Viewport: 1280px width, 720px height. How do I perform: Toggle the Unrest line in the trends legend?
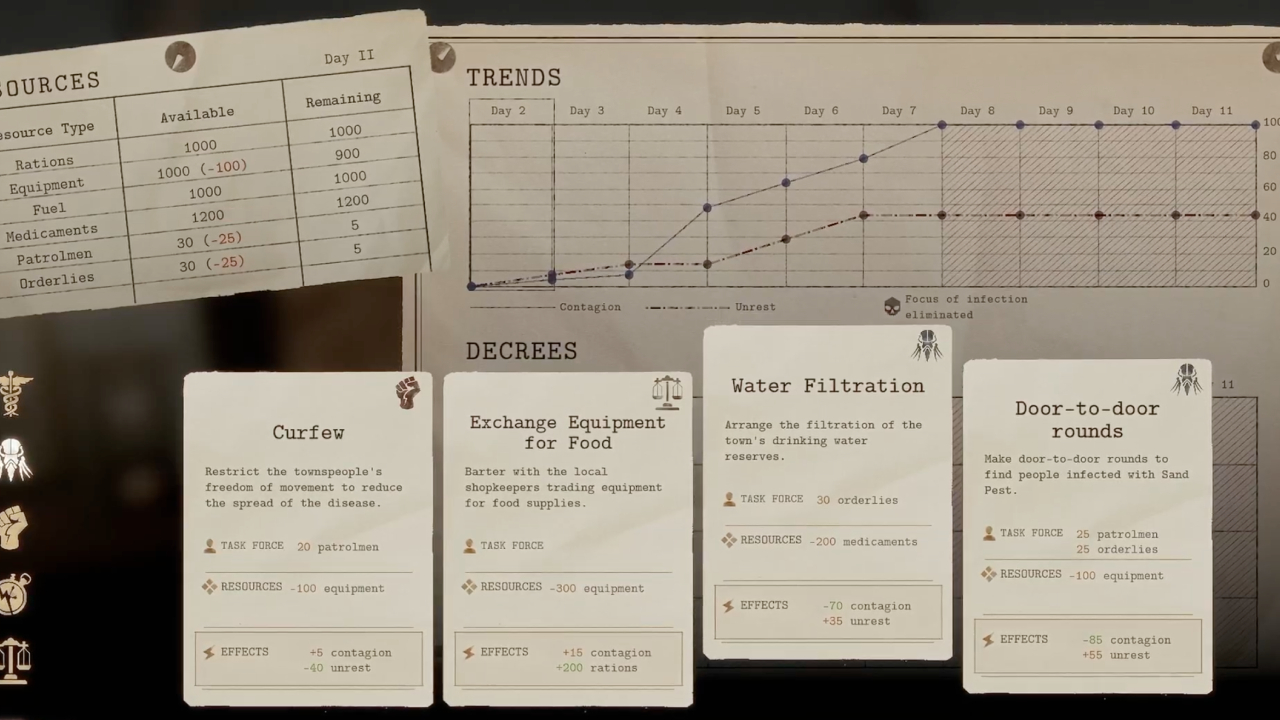click(755, 307)
